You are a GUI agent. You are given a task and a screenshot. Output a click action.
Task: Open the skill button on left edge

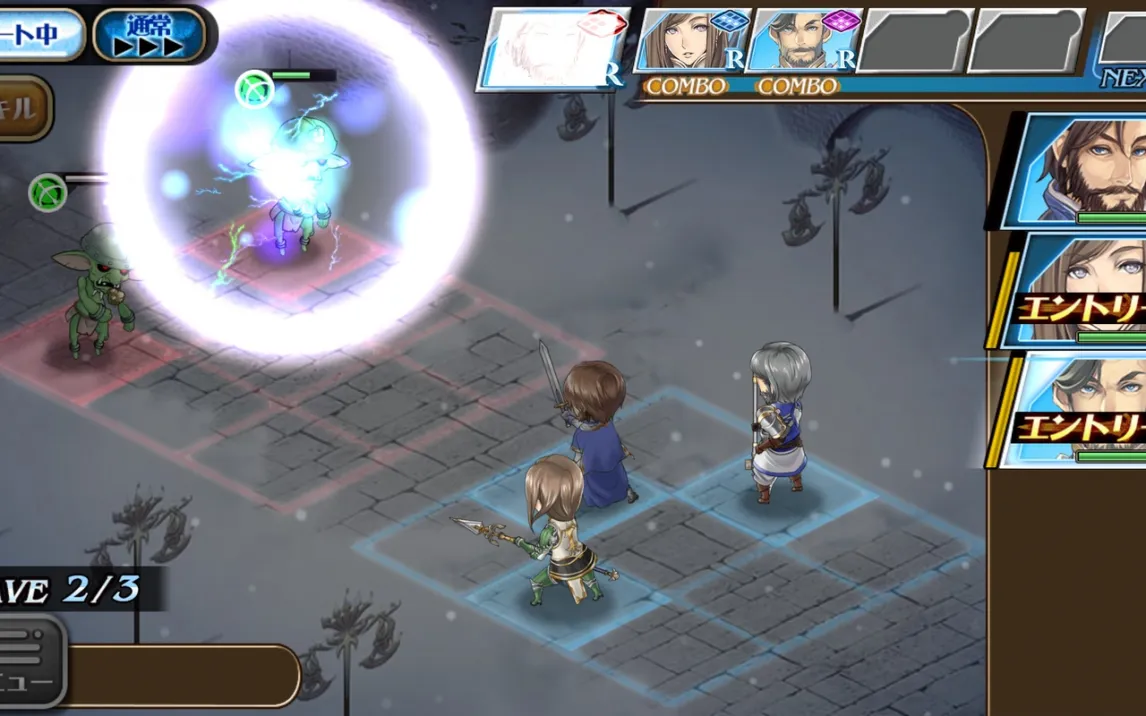point(24,108)
